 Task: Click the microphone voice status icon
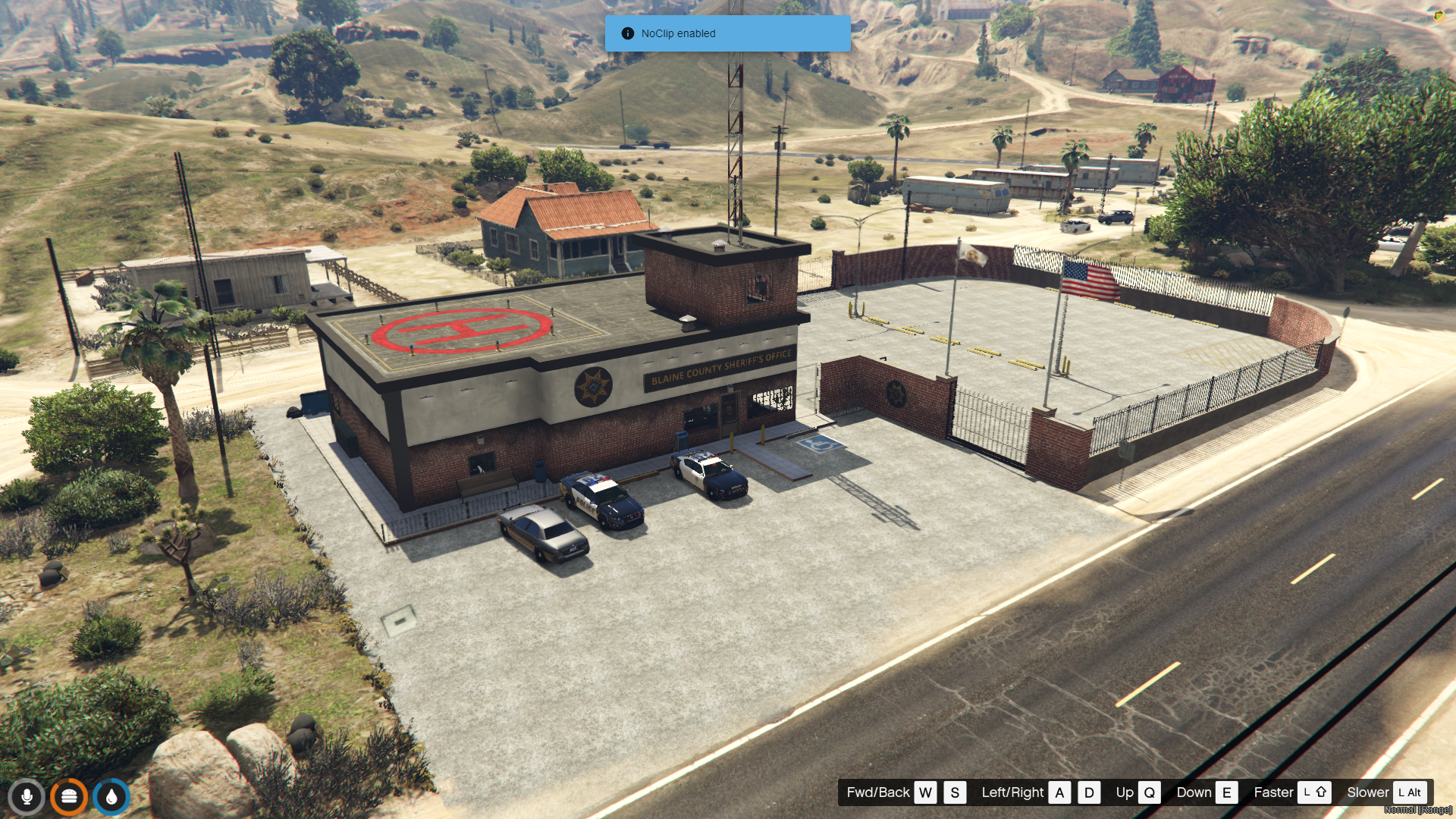27,797
